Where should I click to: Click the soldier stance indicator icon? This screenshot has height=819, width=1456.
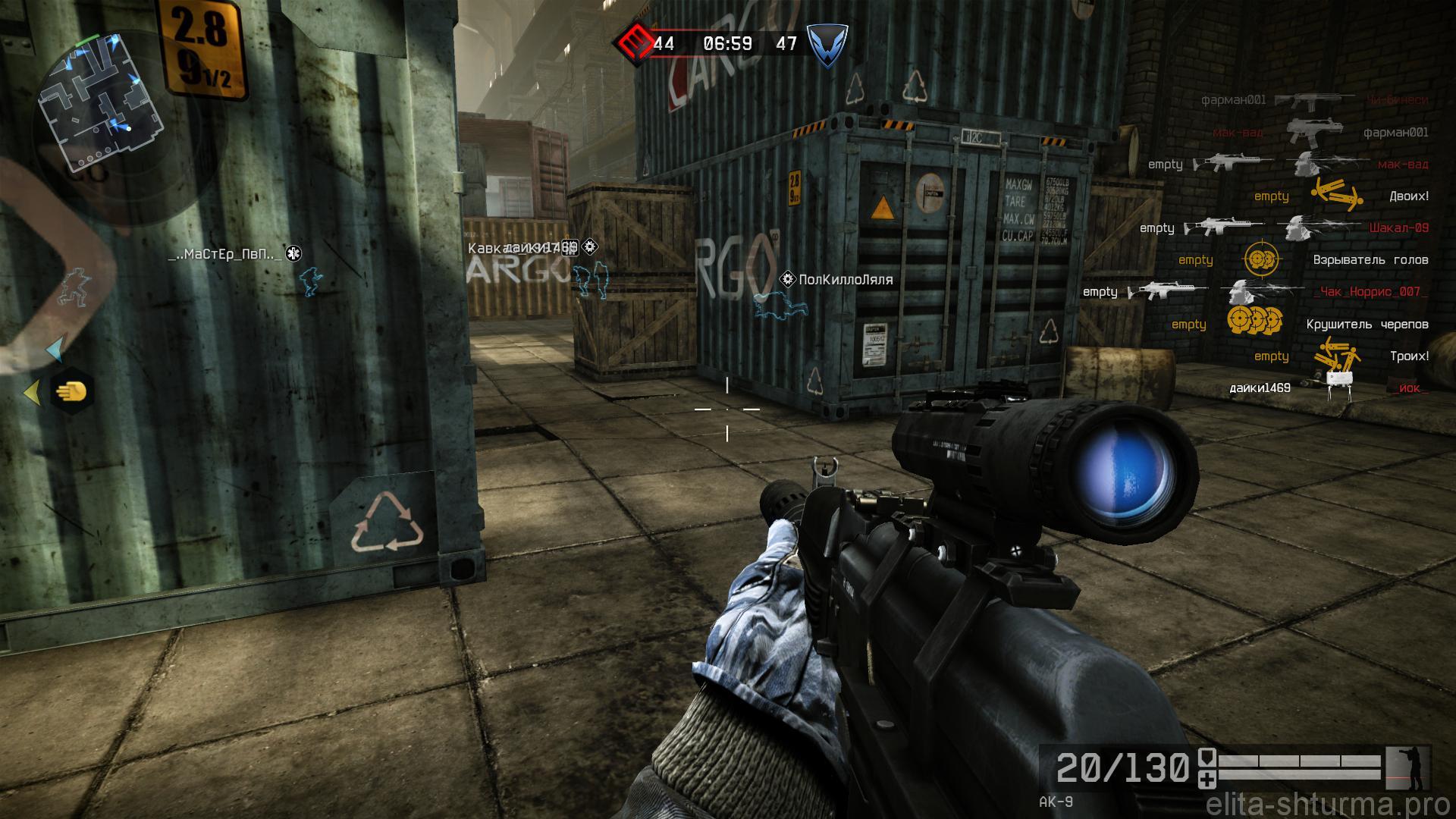1407,768
